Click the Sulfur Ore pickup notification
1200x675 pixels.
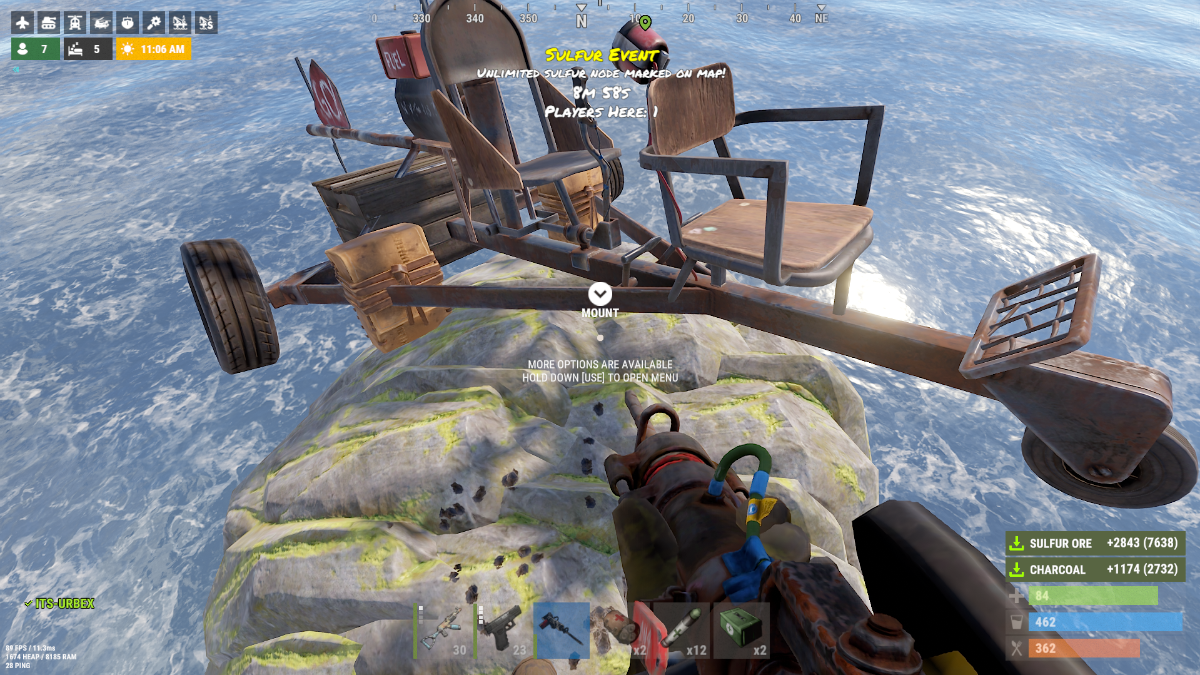[x=1095, y=543]
